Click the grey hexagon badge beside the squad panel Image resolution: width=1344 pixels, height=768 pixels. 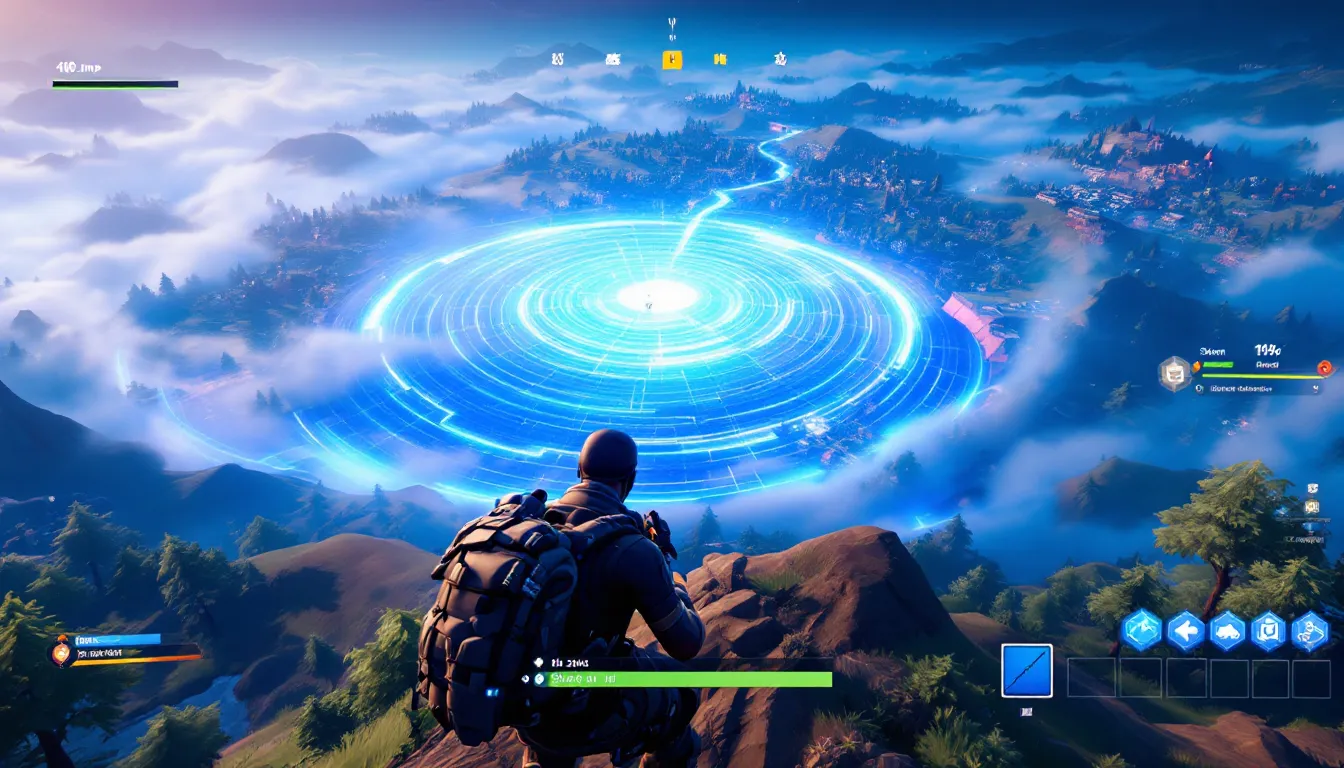[x=1175, y=373]
